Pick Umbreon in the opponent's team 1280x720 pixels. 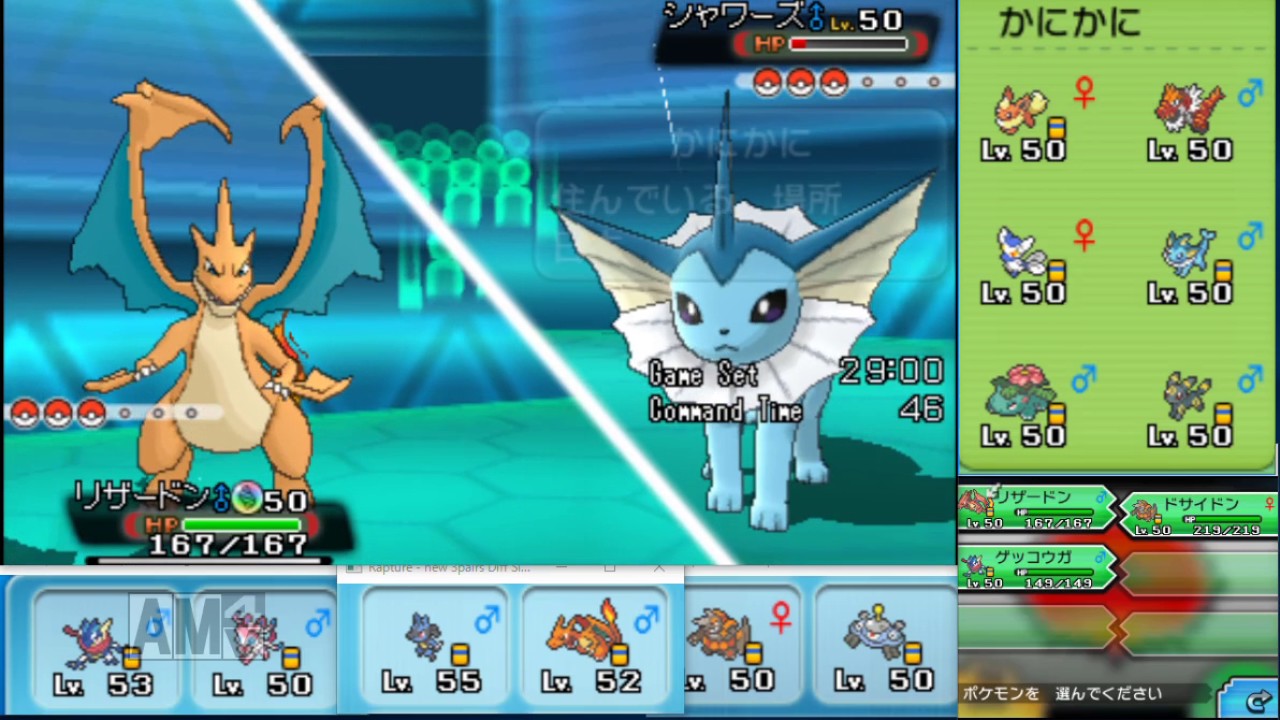[1192, 402]
